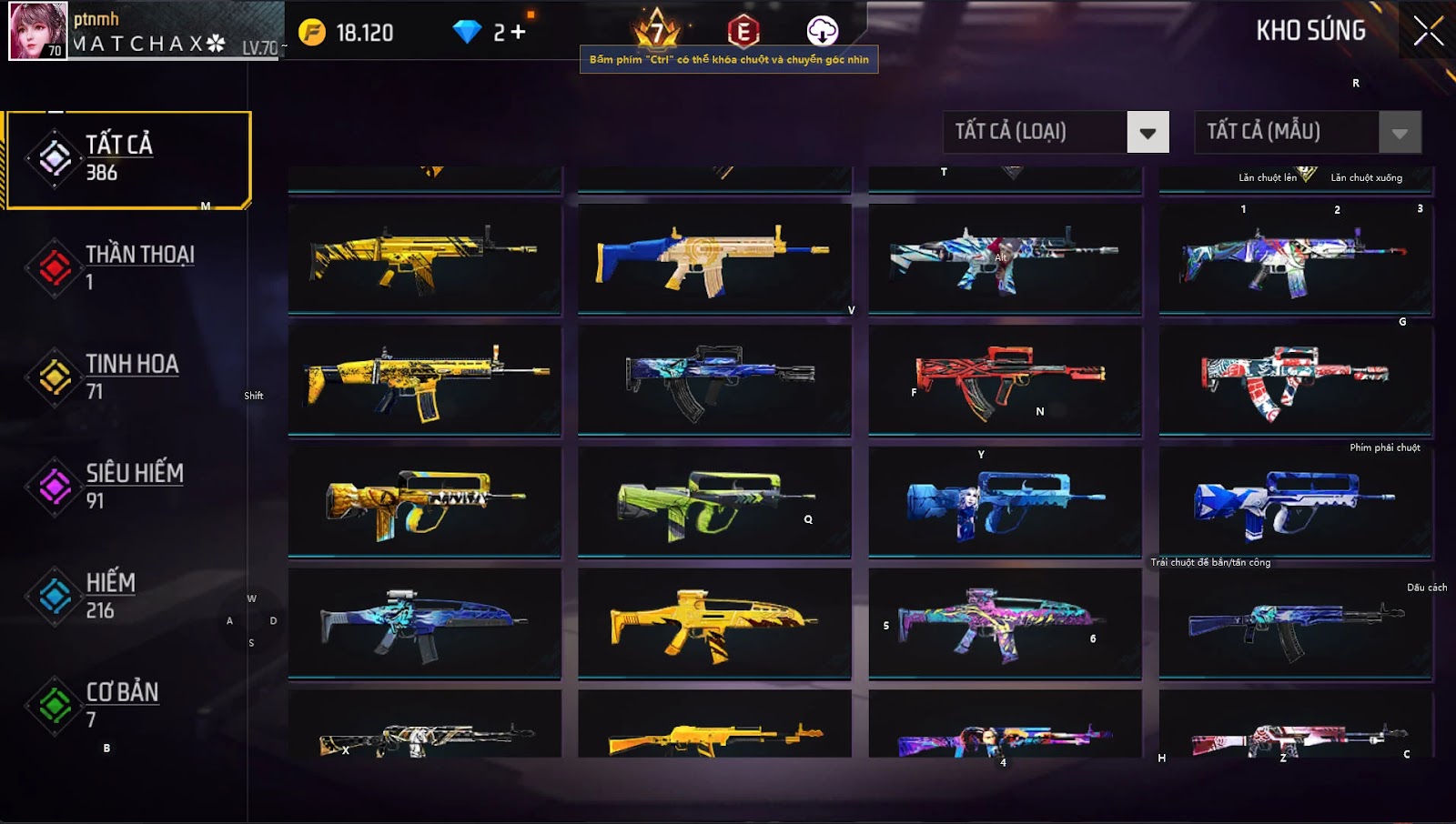Close the Kho Súng weapon vault
The image size is (1456, 824).
click(x=1428, y=31)
